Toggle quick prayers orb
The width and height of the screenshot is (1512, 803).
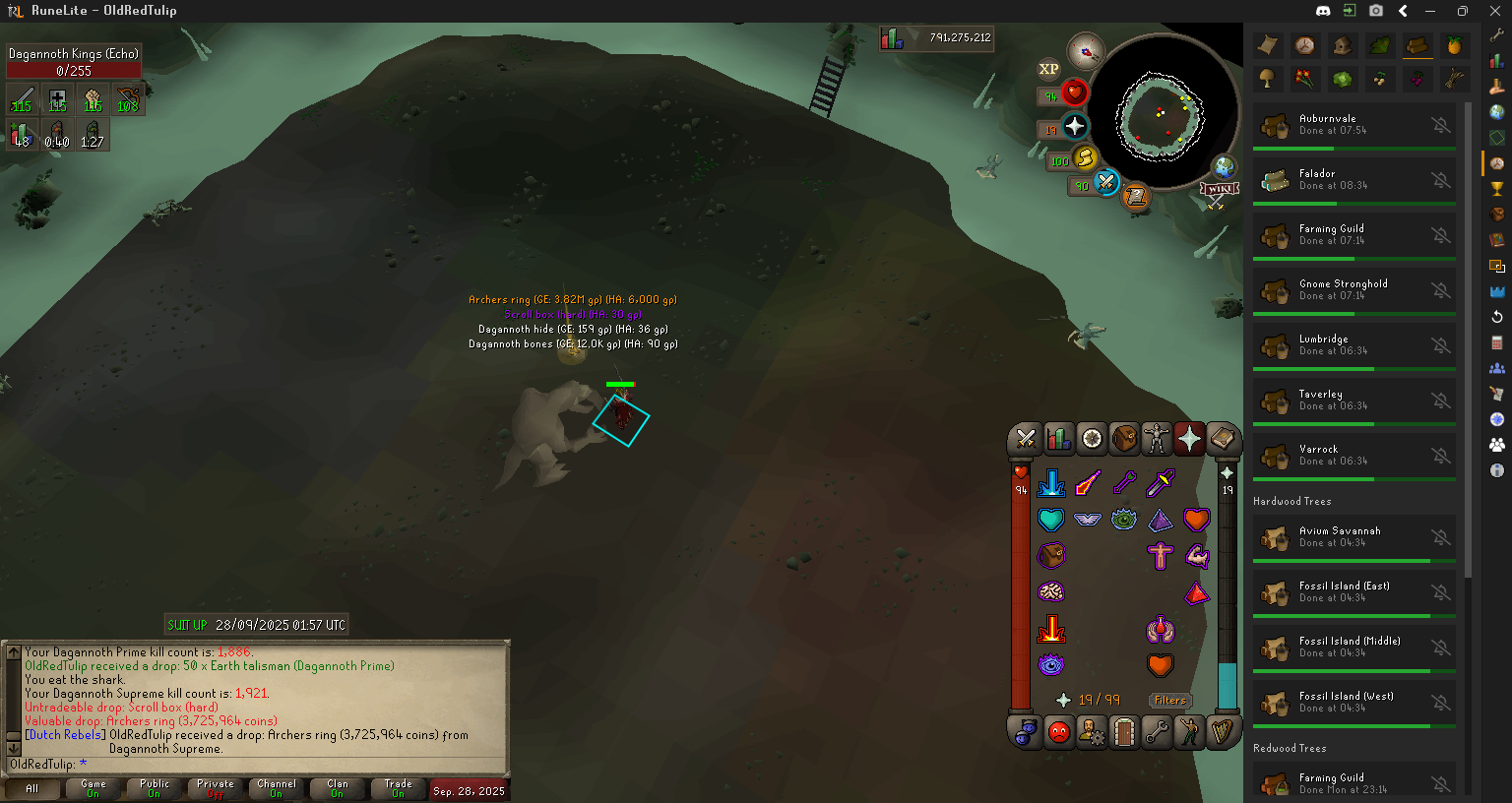(x=1074, y=127)
